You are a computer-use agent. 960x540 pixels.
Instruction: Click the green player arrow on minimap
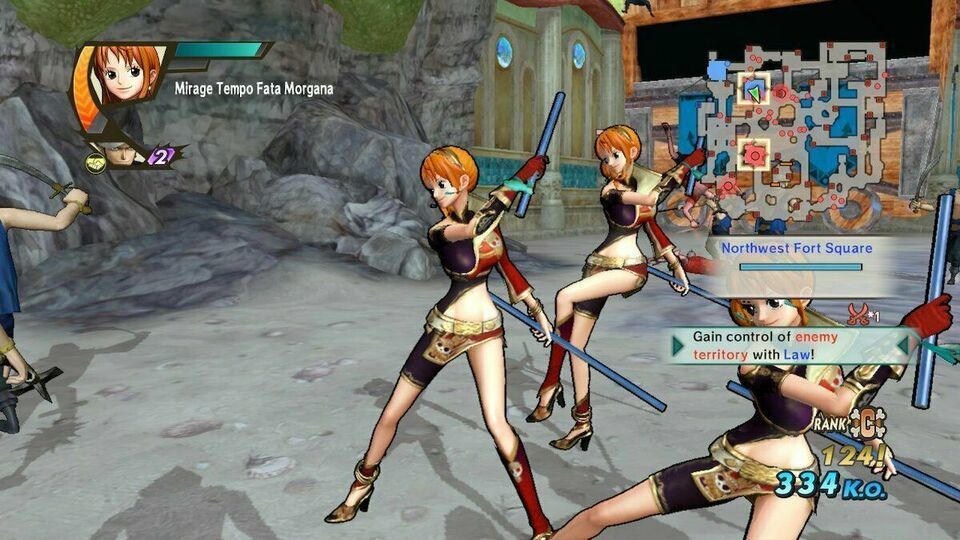pyautogui.click(x=754, y=93)
